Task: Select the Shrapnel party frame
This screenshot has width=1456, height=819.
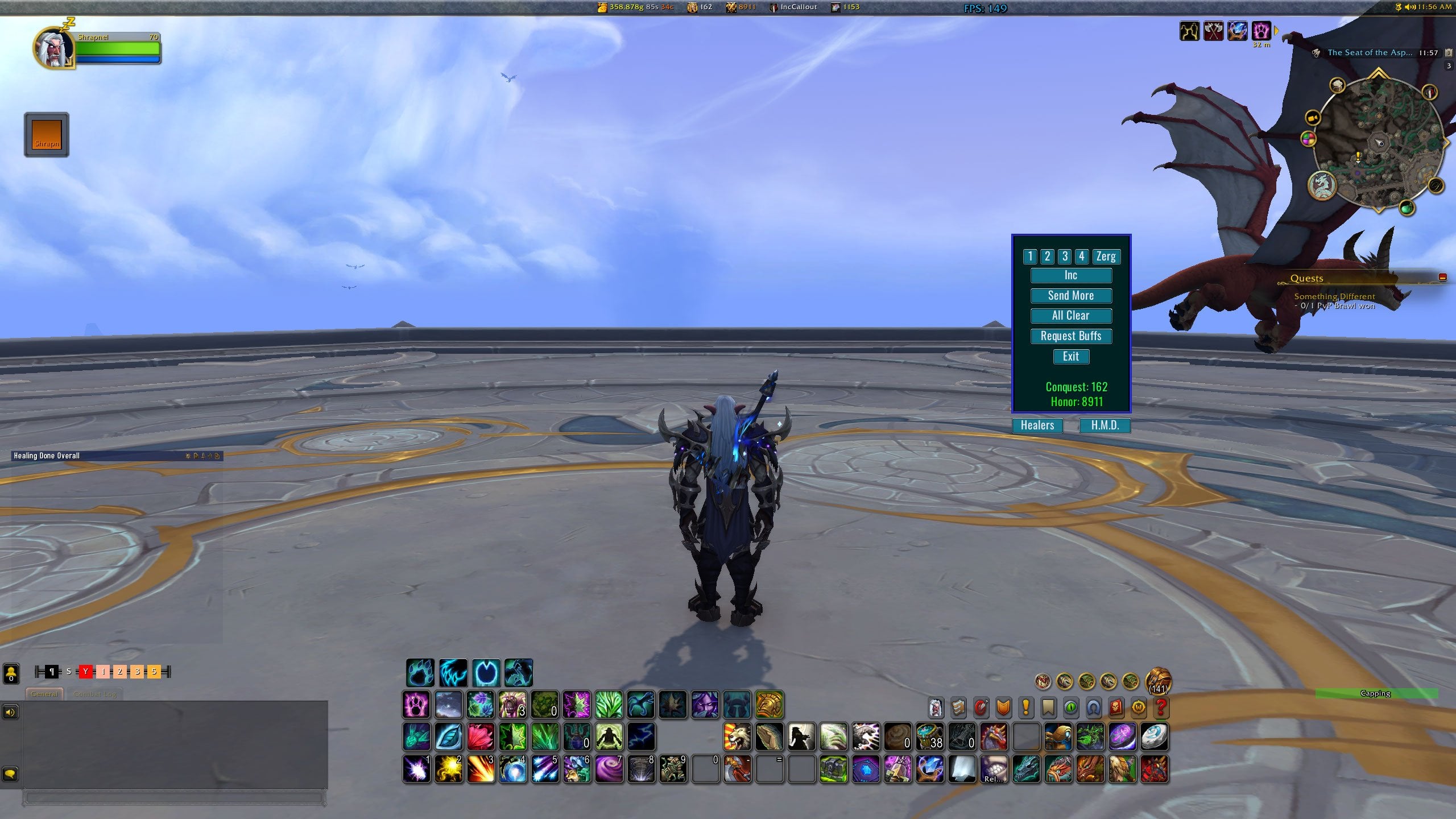Action: click(45, 134)
